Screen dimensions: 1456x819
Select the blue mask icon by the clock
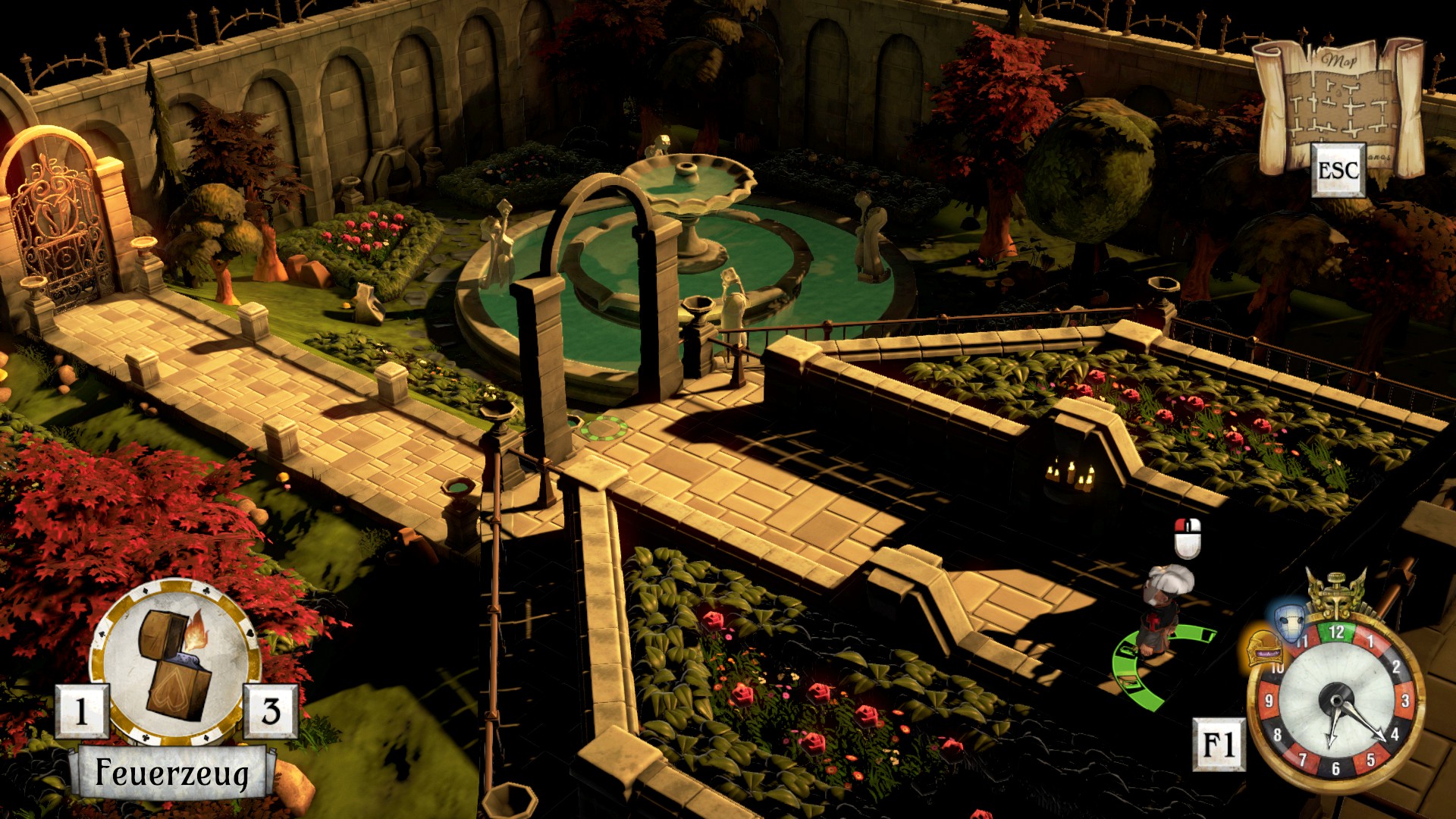[1288, 623]
